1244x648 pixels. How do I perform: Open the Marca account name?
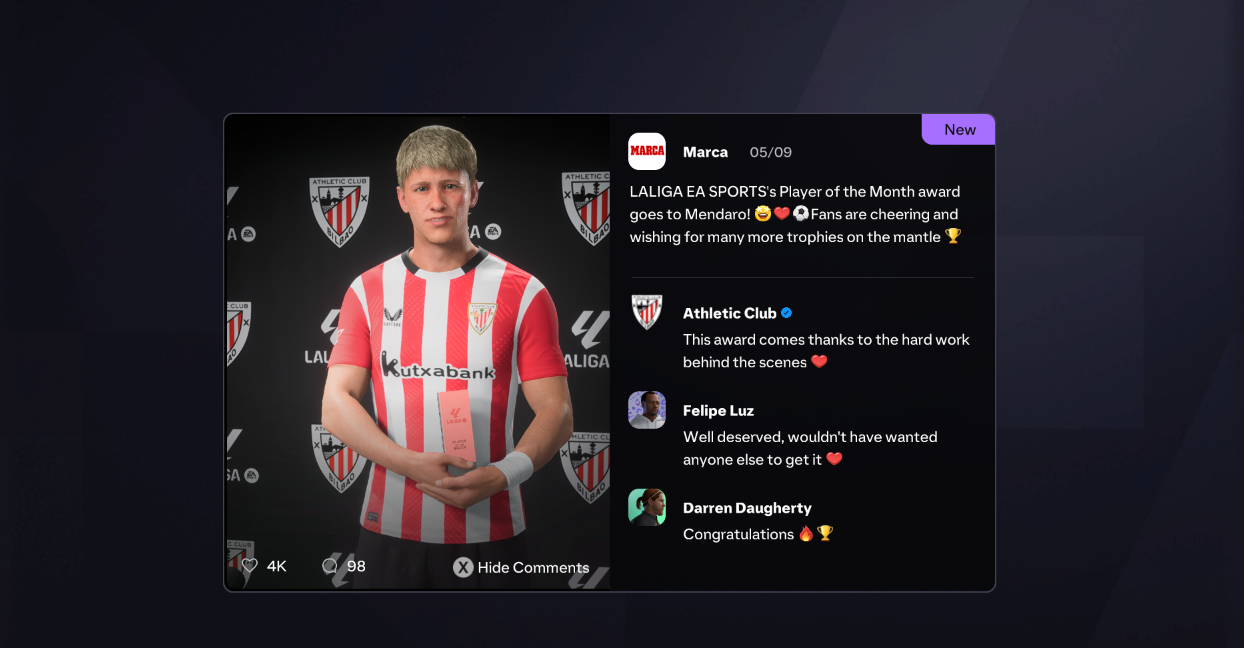tap(705, 152)
